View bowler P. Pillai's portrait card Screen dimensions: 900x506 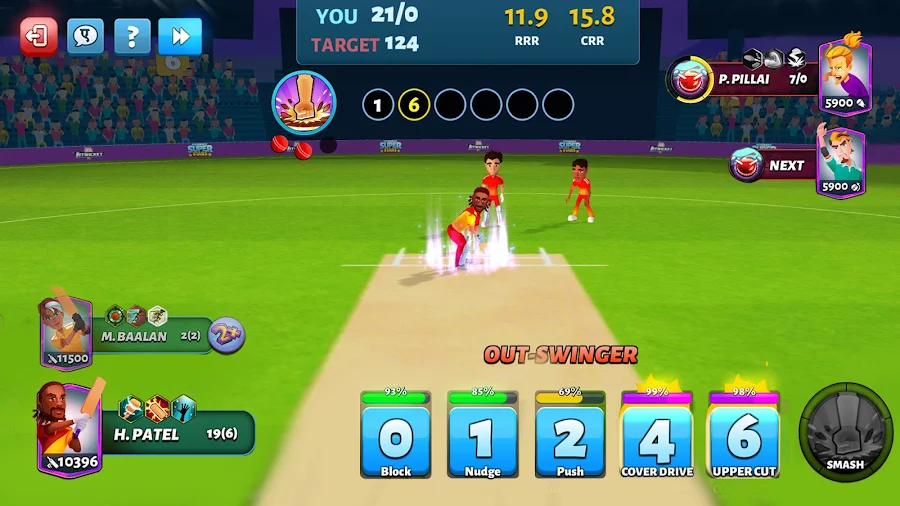[x=844, y=77]
